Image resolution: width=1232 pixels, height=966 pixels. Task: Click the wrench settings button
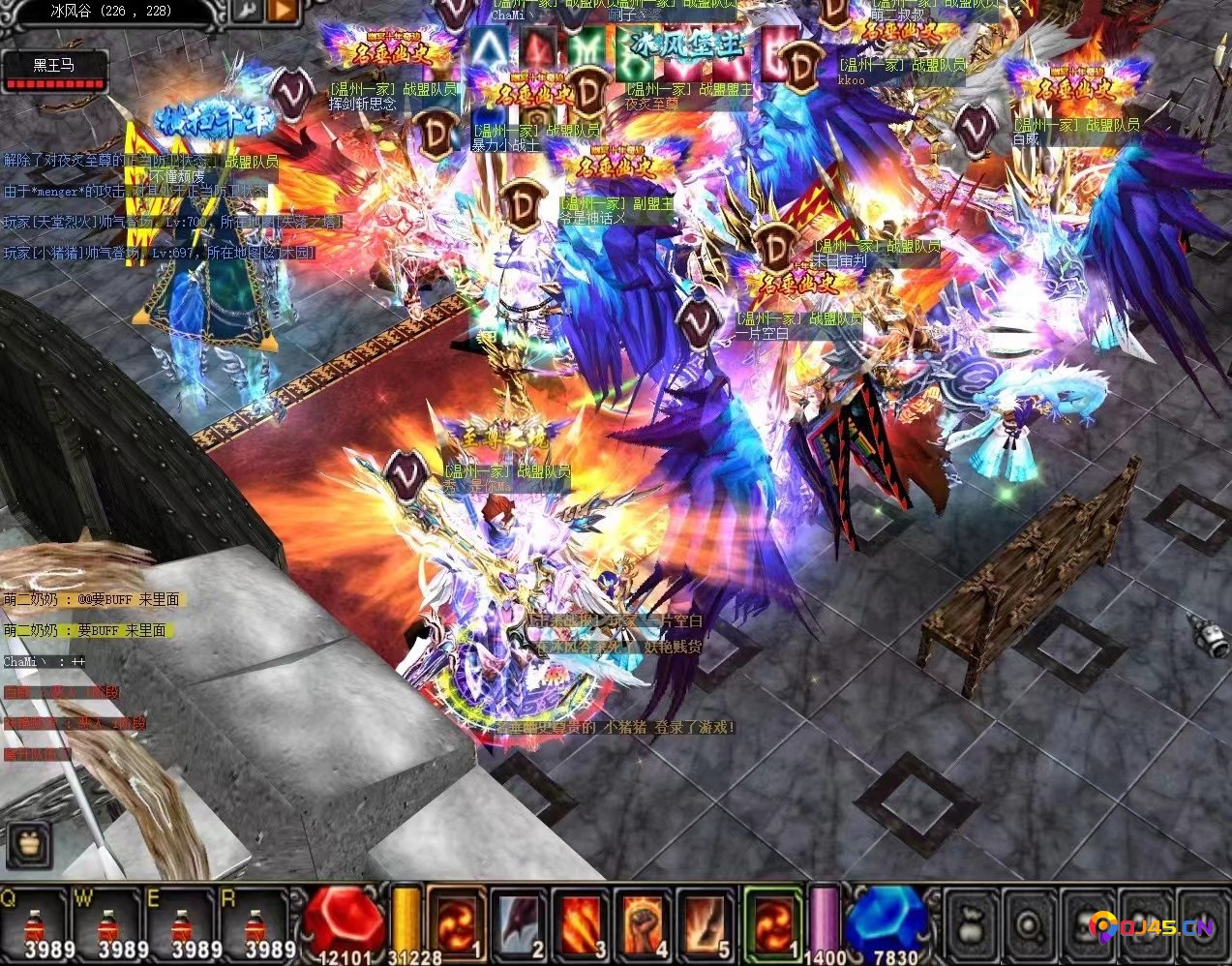coord(248,11)
